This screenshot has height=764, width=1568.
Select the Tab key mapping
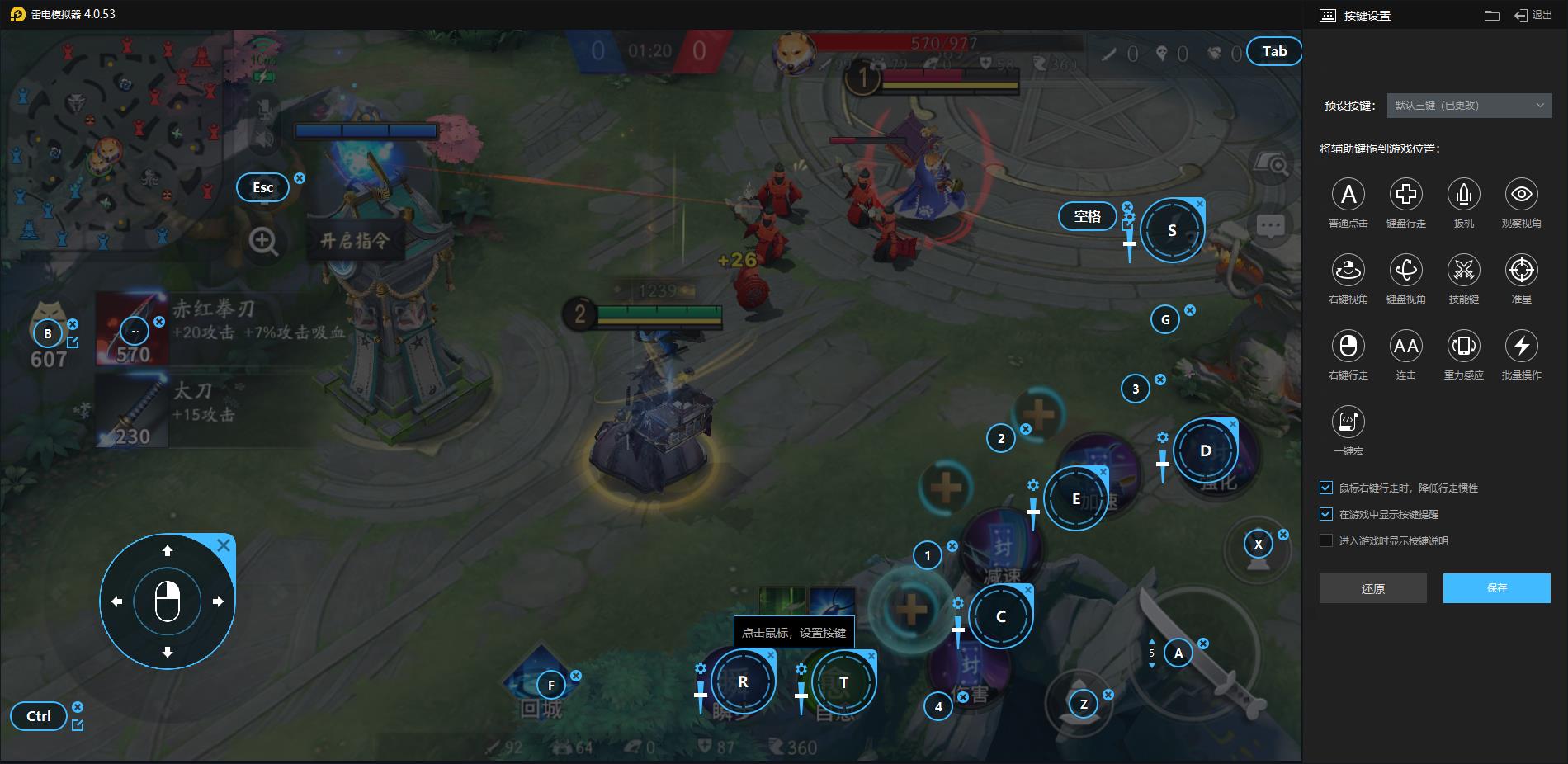coord(1273,51)
